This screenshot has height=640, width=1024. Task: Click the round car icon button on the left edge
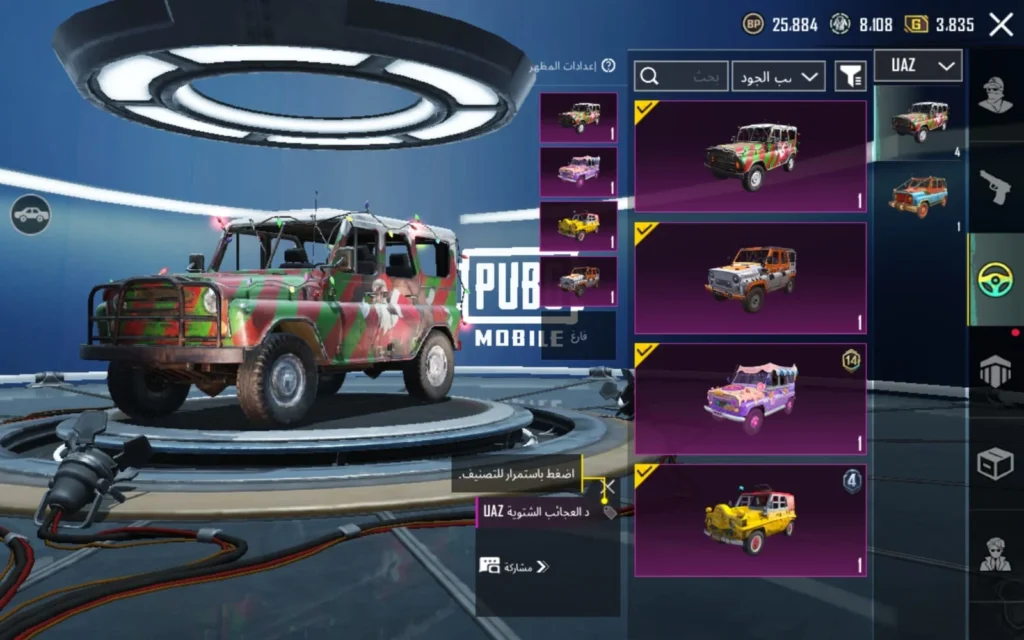(x=31, y=214)
